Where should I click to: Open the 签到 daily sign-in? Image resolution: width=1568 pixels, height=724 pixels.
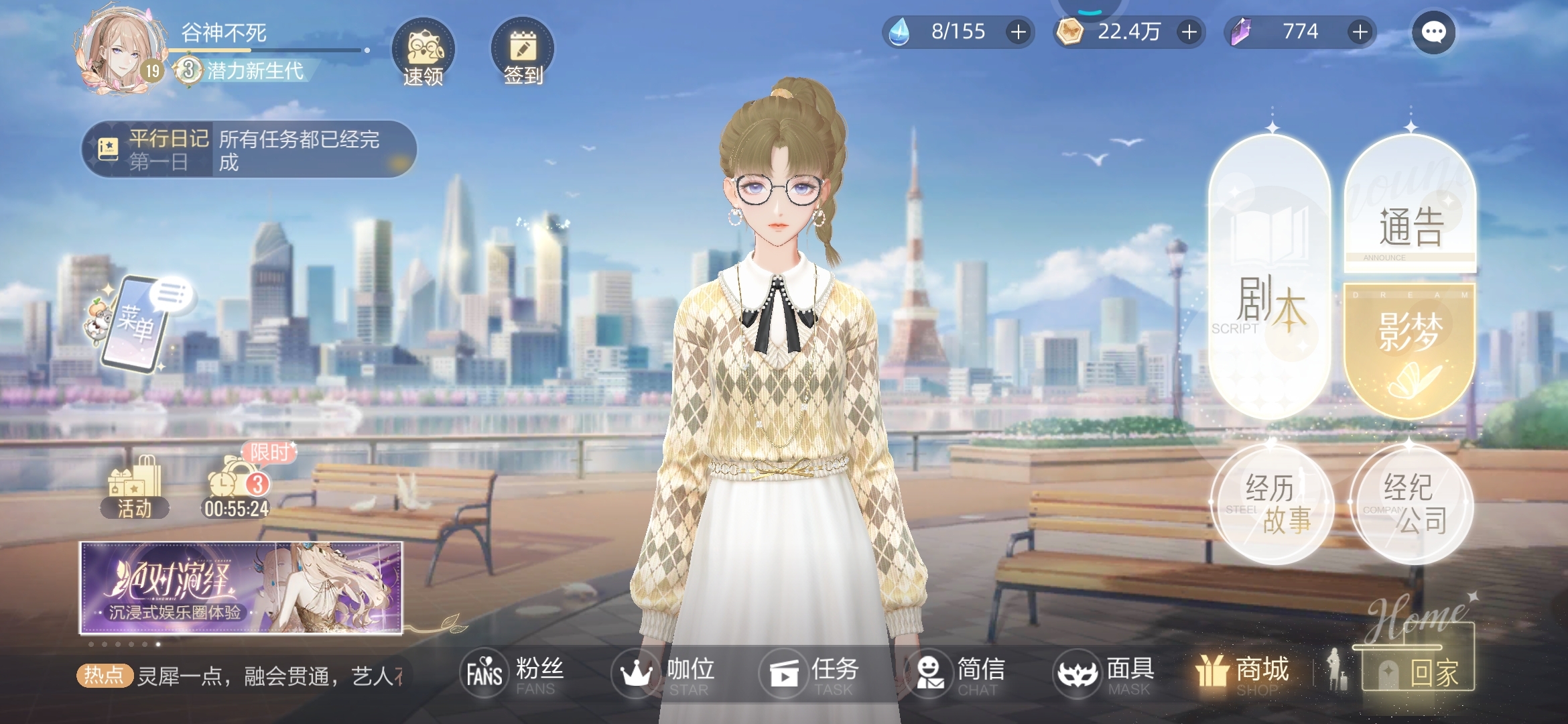coord(523,52)
